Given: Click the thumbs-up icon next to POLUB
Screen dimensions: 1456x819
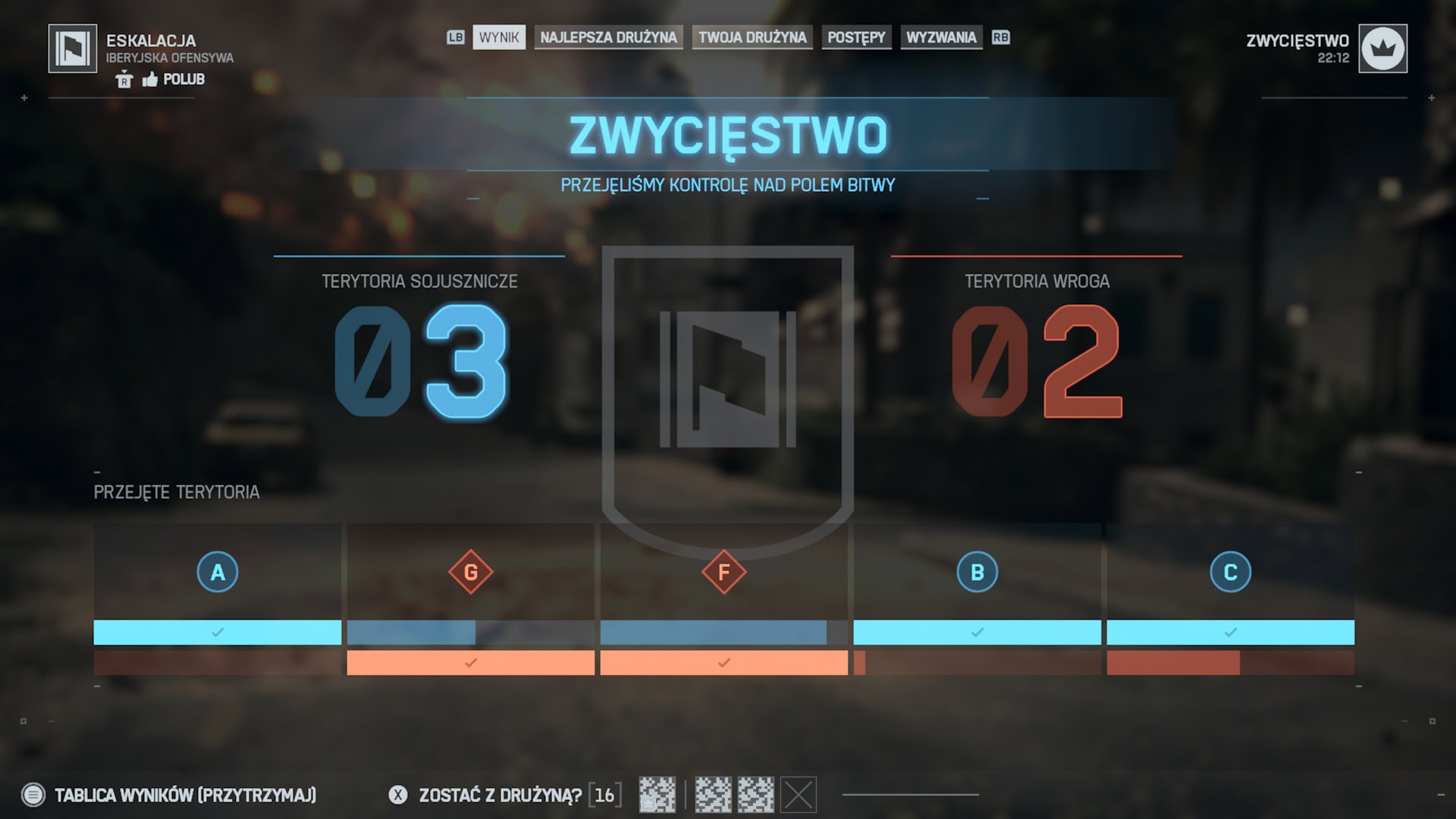Looking at the screenshot, I should tap(150, 79).
